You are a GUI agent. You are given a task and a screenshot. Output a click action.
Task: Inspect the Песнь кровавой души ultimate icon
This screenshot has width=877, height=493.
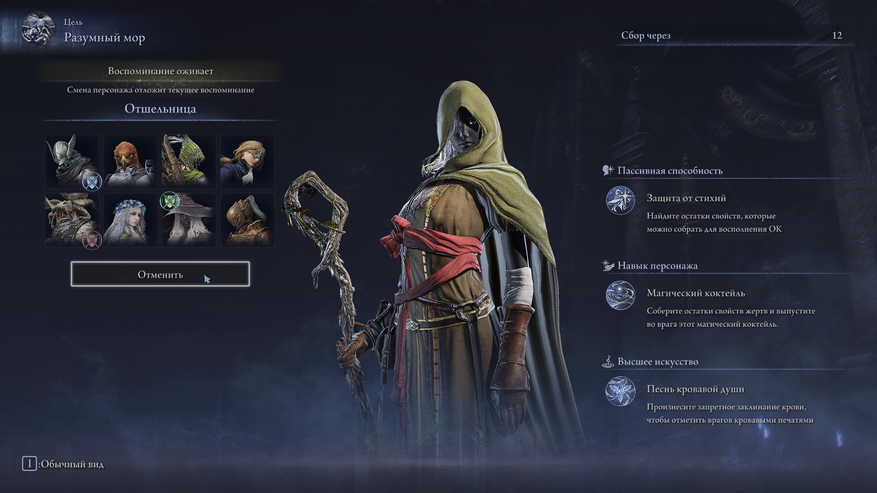[620, 391]
